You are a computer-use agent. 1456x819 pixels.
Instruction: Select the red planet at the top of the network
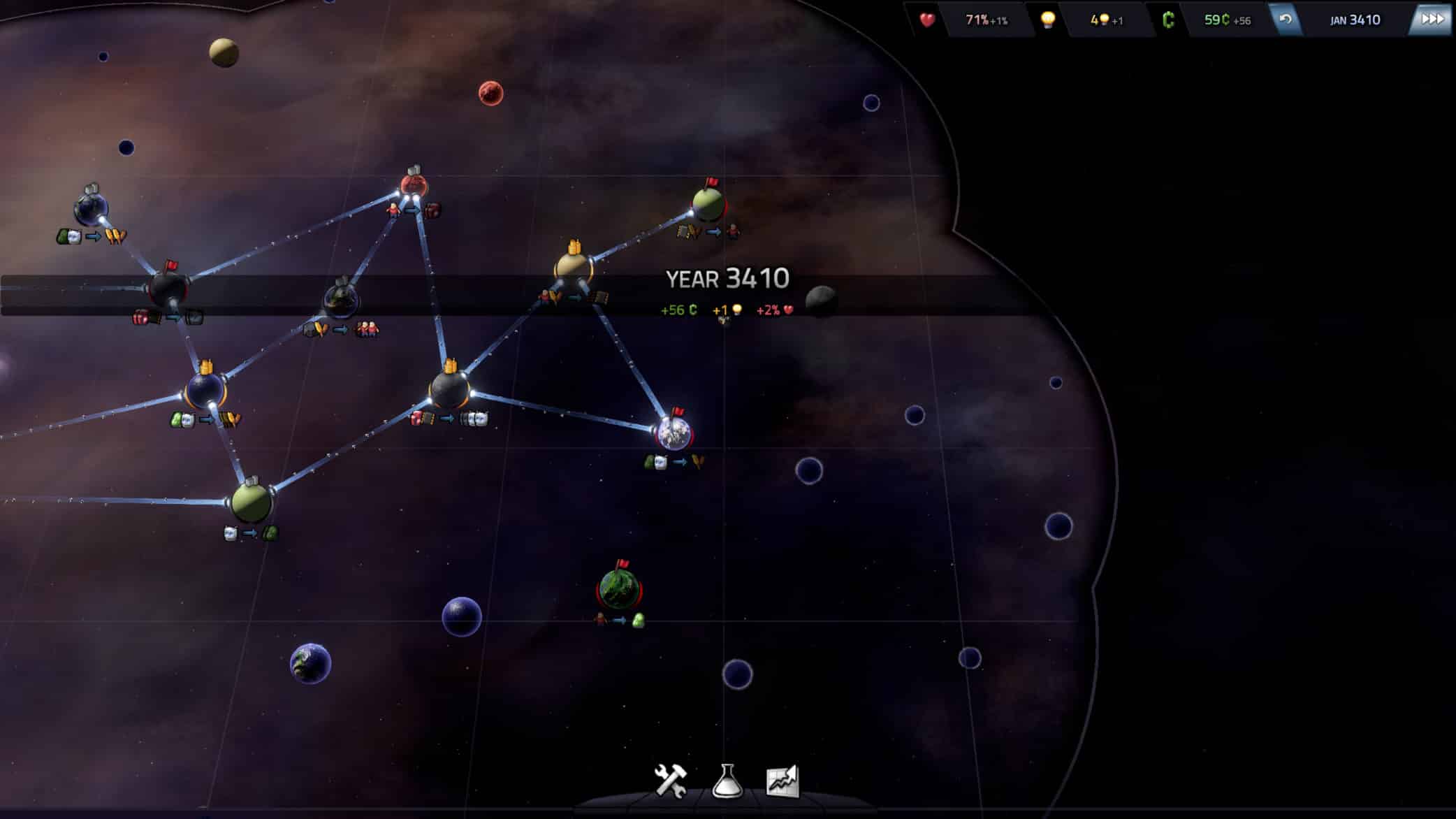[414, 183]
